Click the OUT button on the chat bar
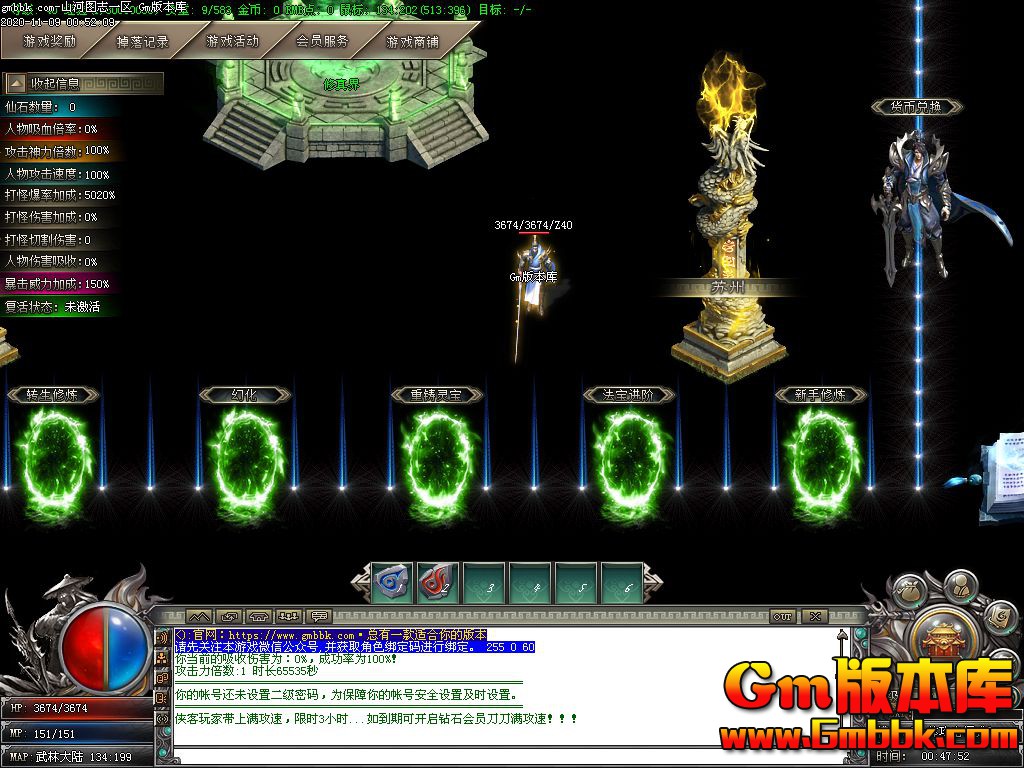Image resolution: width=1024 pixels, height=768 pixels. click(x=782, y=617)
